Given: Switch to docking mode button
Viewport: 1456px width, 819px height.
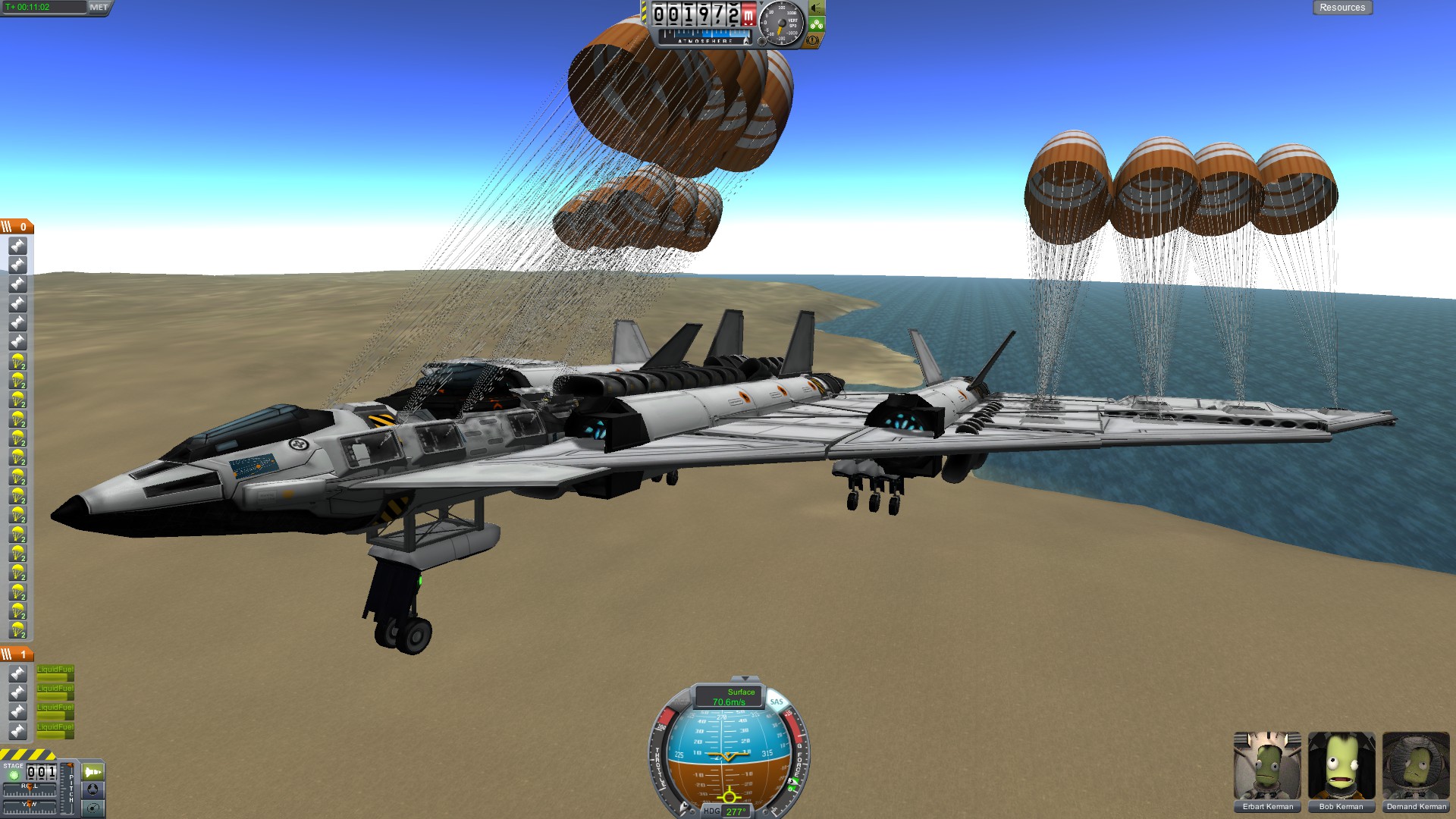Looking at the screenshot, I should pos(93,789).
